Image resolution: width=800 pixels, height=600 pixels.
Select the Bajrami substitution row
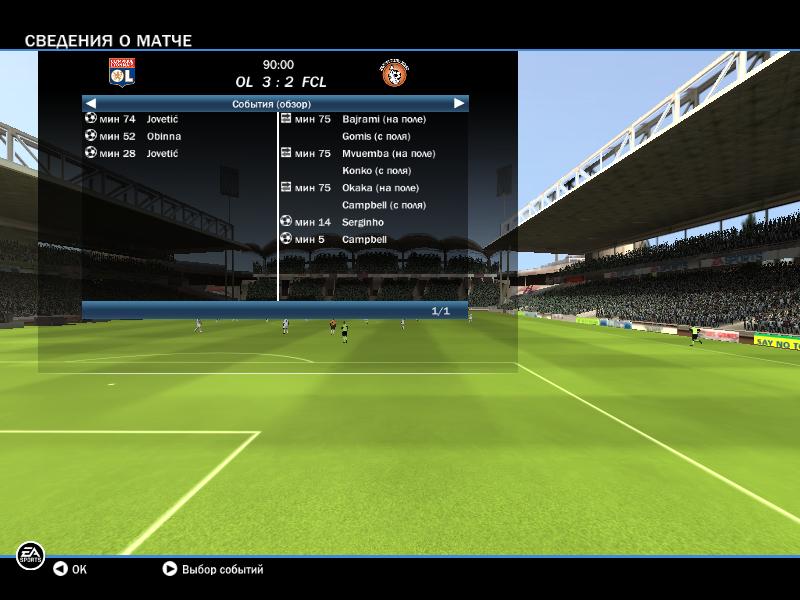pos(370,119)
